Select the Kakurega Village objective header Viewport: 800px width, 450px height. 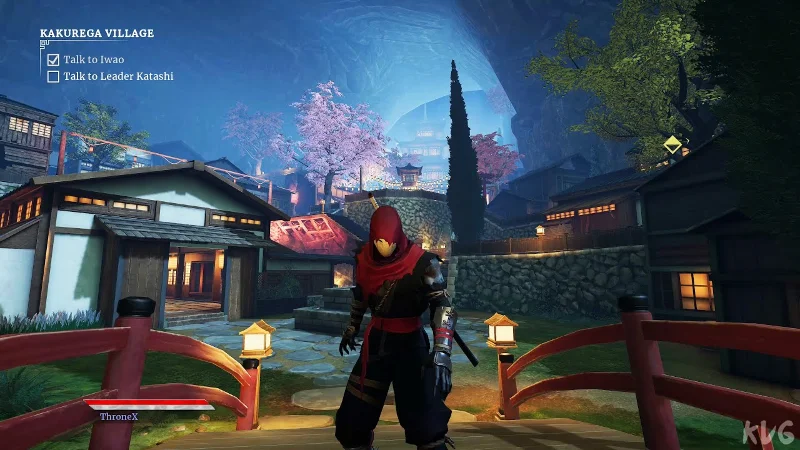(x=97, y=33)
